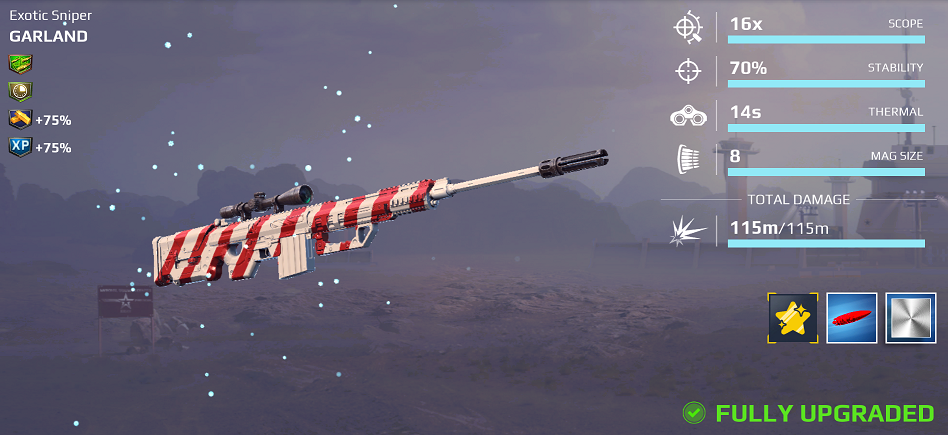The image size is (948, 435).
Task: Choose the red bullet tracer slot
Action: coord(852,318)
